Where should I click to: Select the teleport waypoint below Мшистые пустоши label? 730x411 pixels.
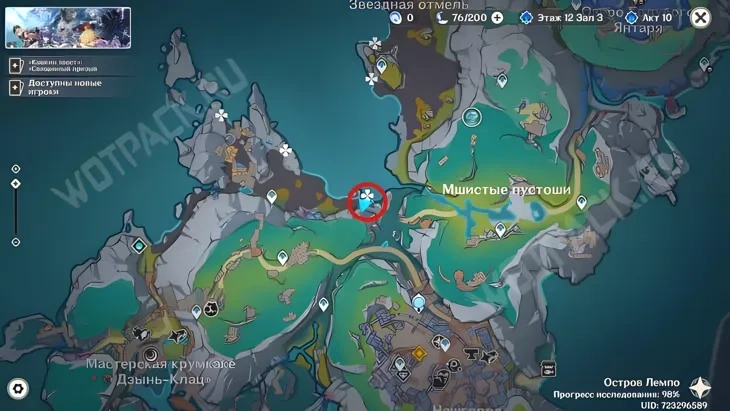[501, 230]
